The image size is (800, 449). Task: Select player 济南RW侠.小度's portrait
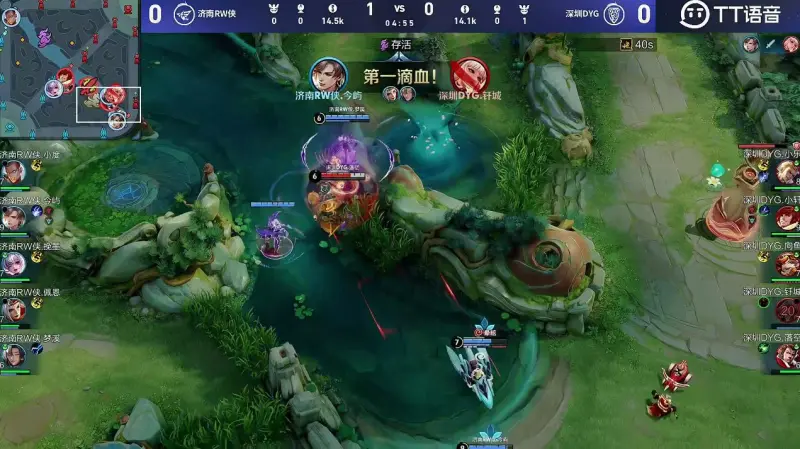coord(13,172)
